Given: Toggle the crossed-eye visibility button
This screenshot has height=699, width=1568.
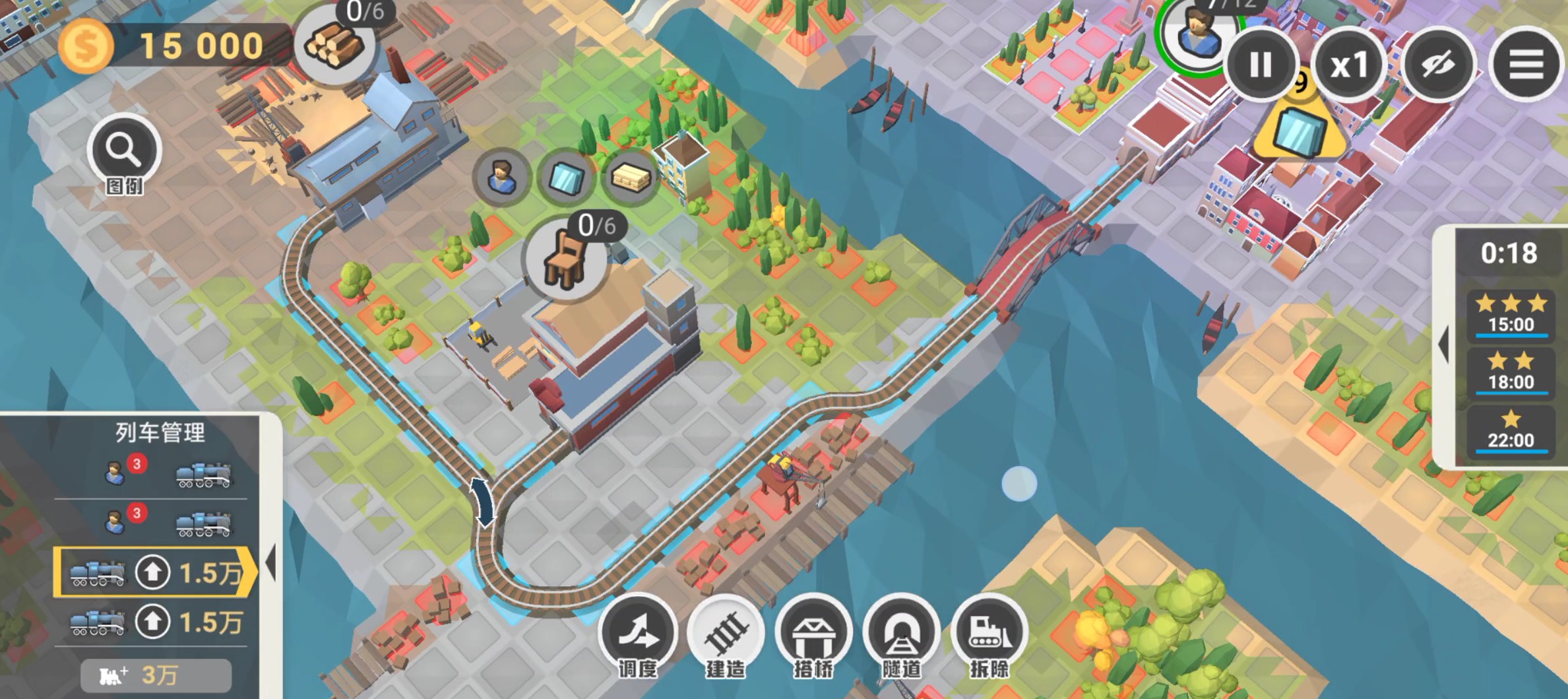Looking at the screenshot, I should point(1438,65).
